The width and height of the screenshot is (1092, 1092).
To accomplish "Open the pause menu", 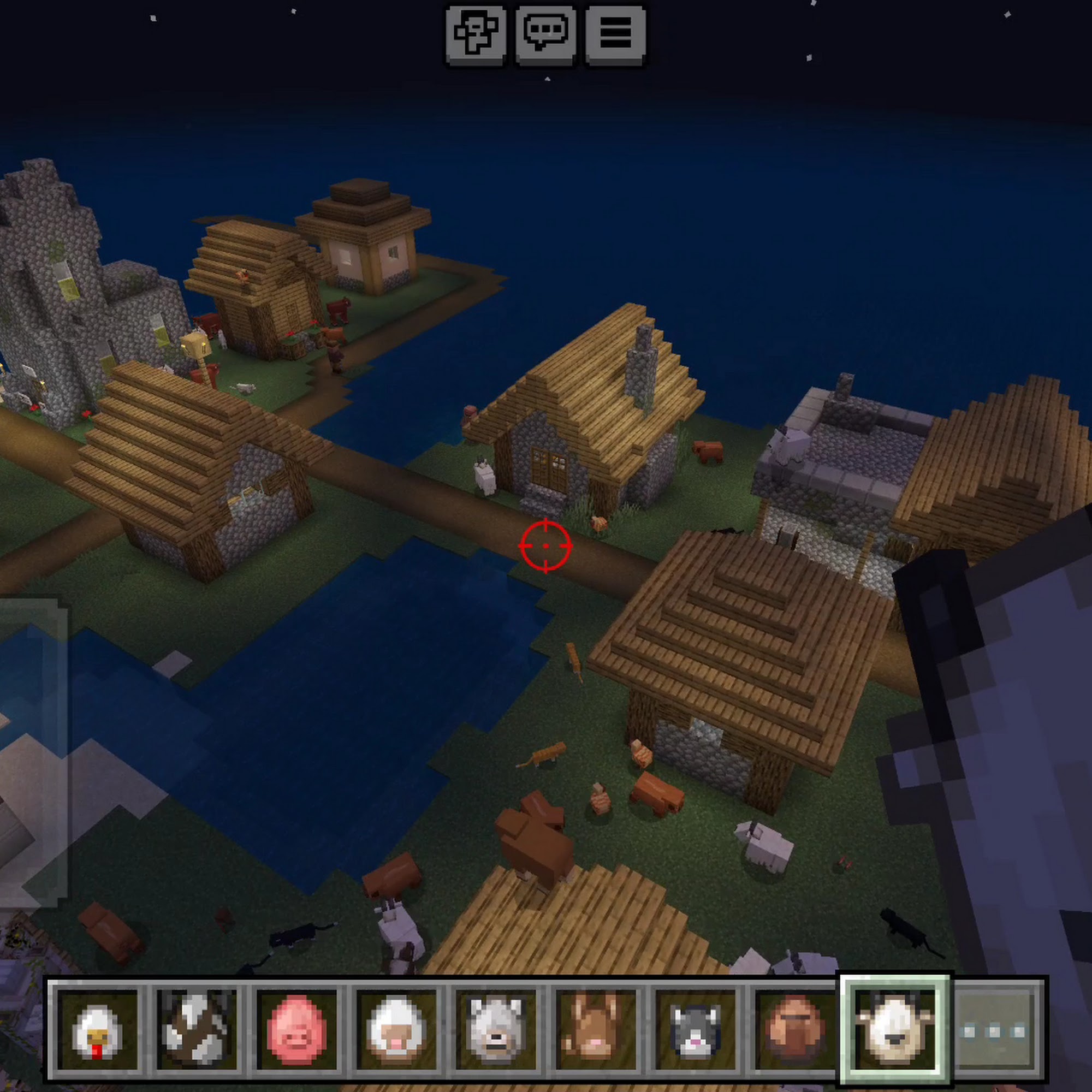I will coord(615,34).
